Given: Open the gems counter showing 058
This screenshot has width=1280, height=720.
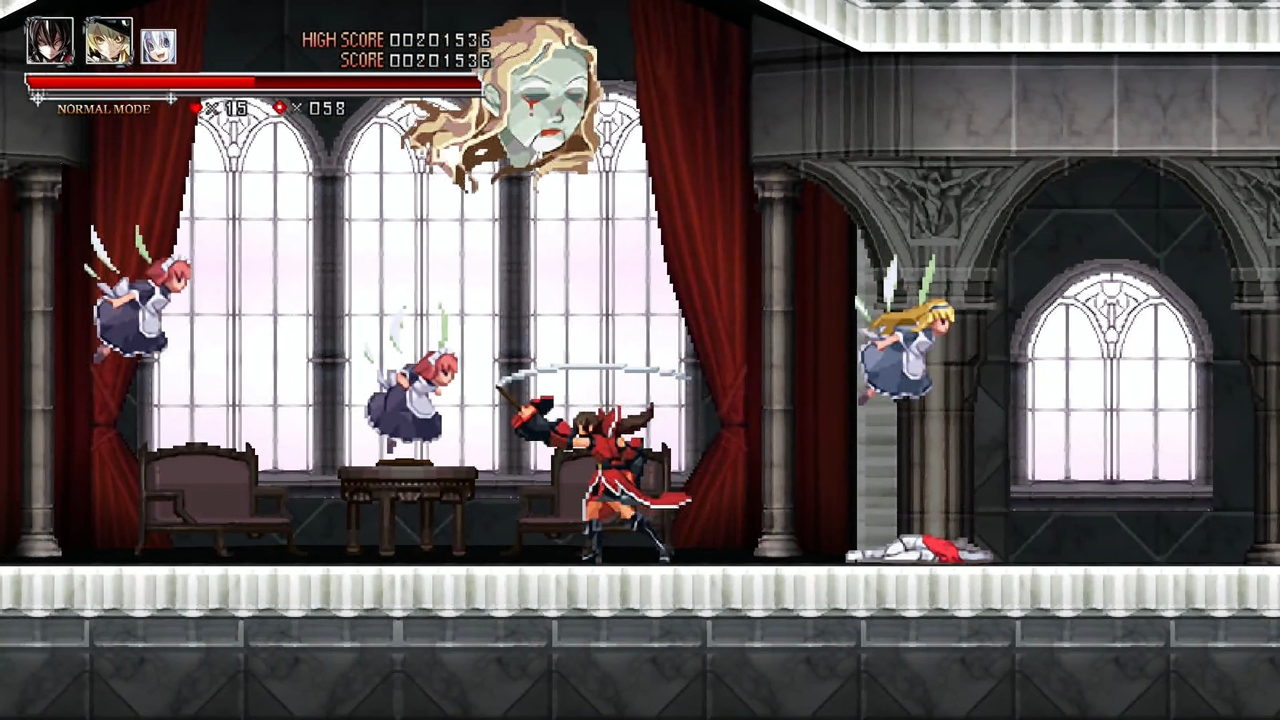Looking at the screenshot, I should pos(326,108).
